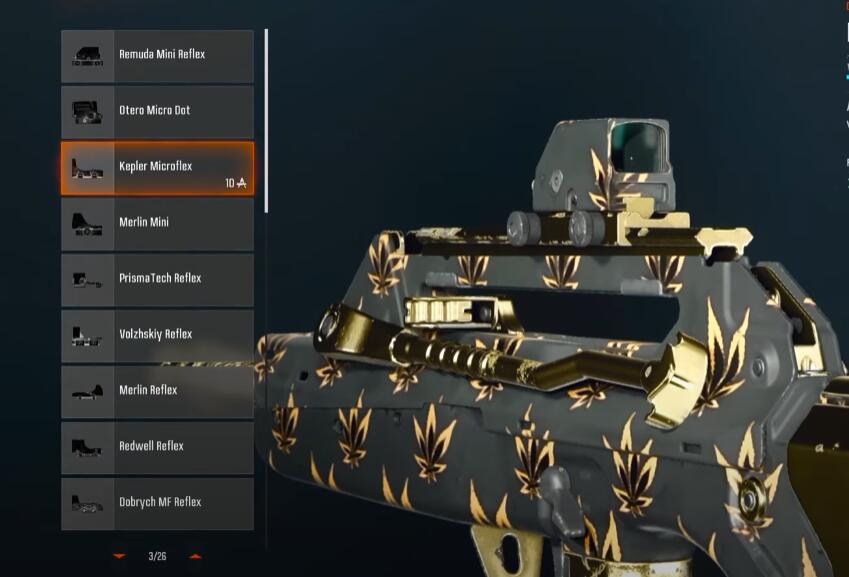
Task: Select the Remuda Mini Reflex optic
Action: (157, 55)
